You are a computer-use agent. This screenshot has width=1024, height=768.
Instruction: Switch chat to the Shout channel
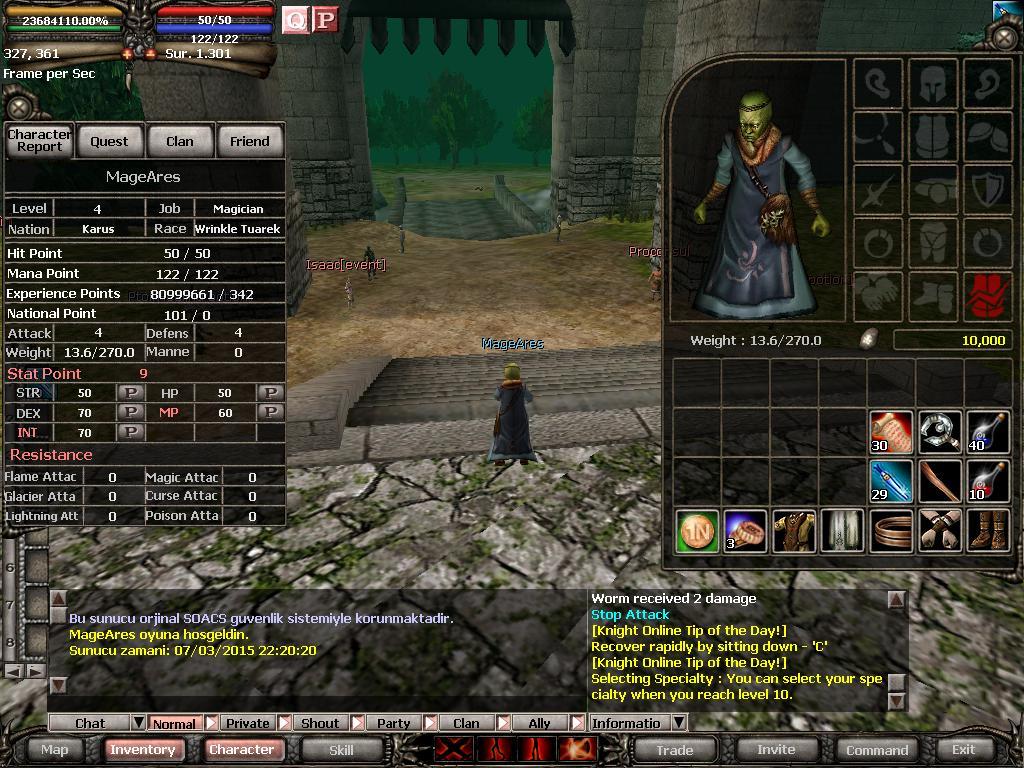point(320,723)
